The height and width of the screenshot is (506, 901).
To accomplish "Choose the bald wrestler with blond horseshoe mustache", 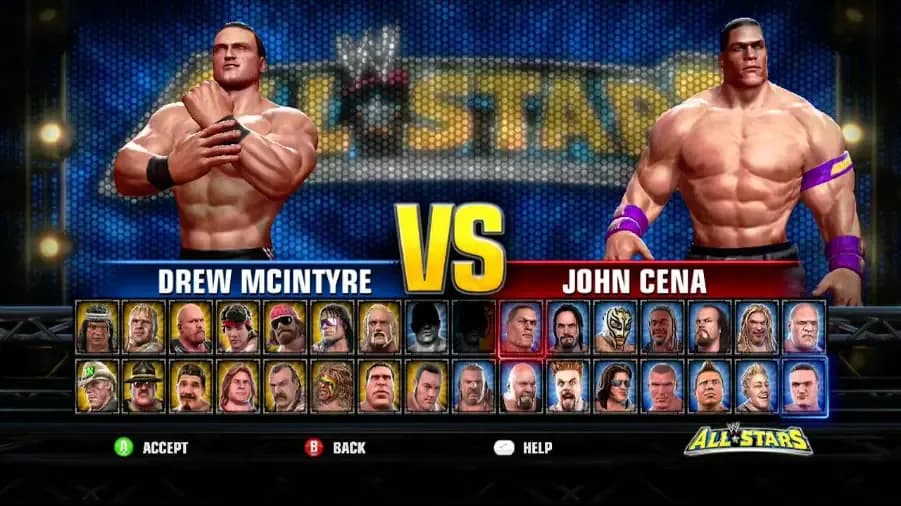I will point(379,327).
